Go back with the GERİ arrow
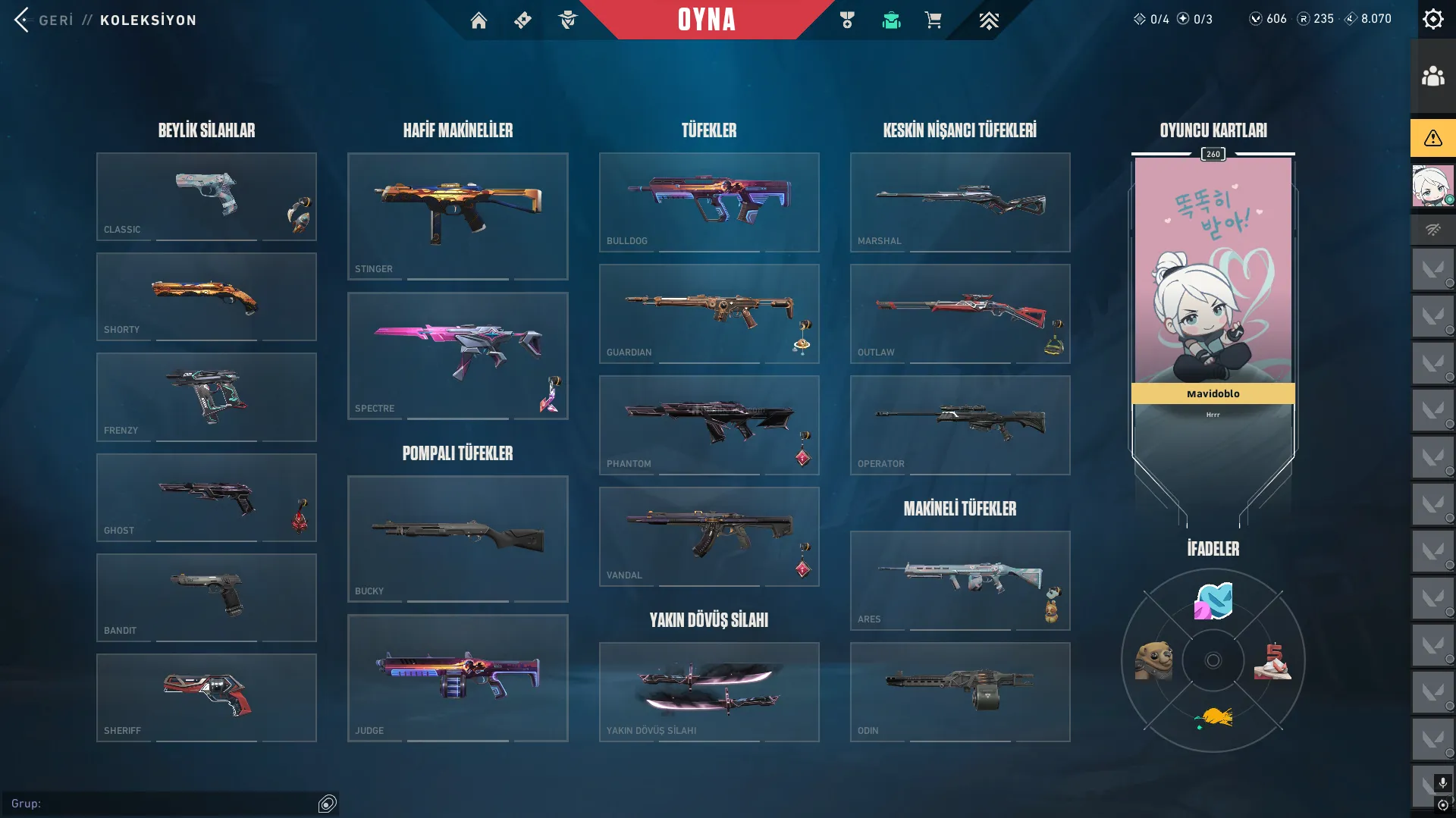The height and width of the screenshot is (818, 1456). click(23, 20)
